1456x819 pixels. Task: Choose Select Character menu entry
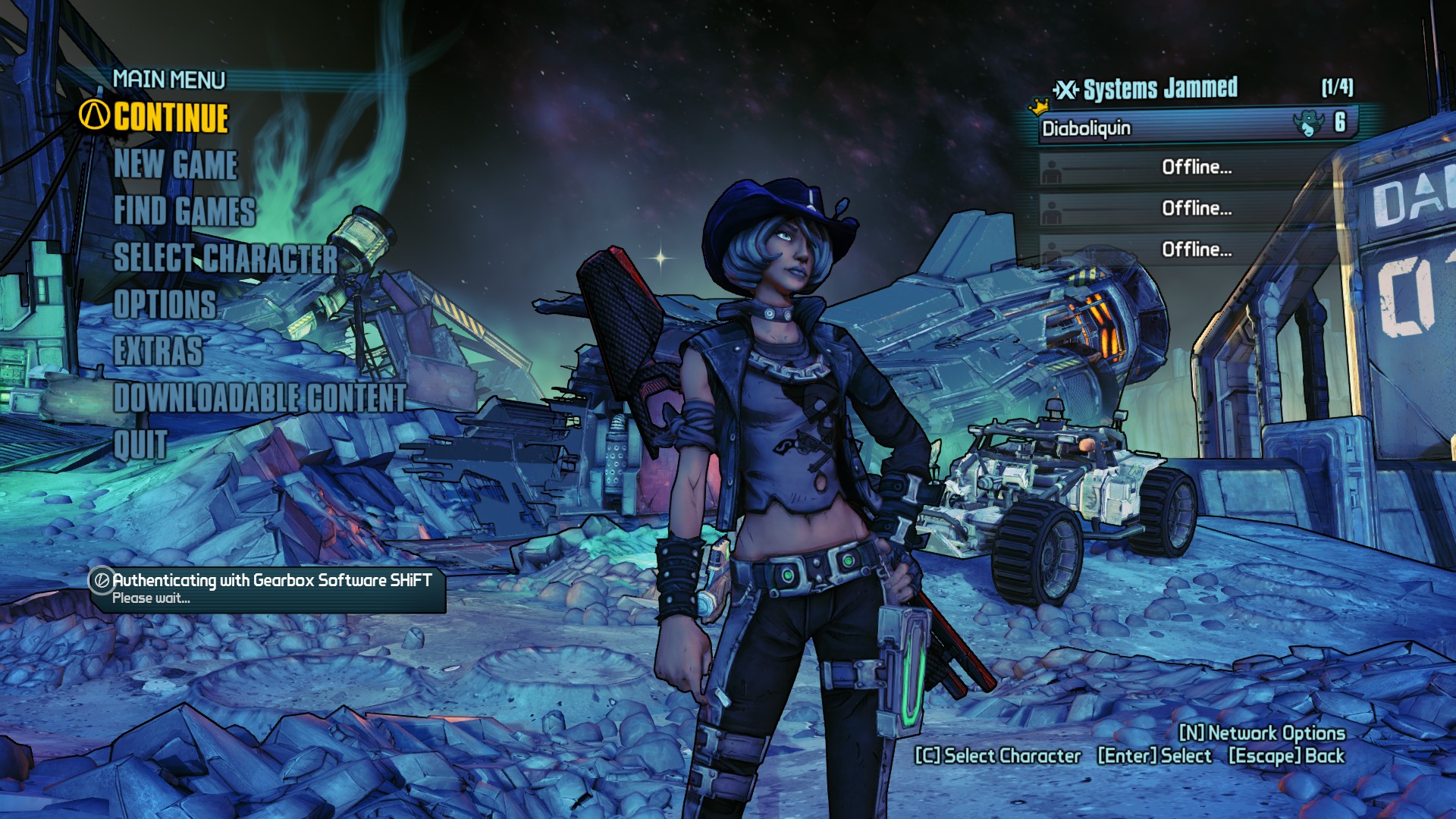click(x=225, y=258)
